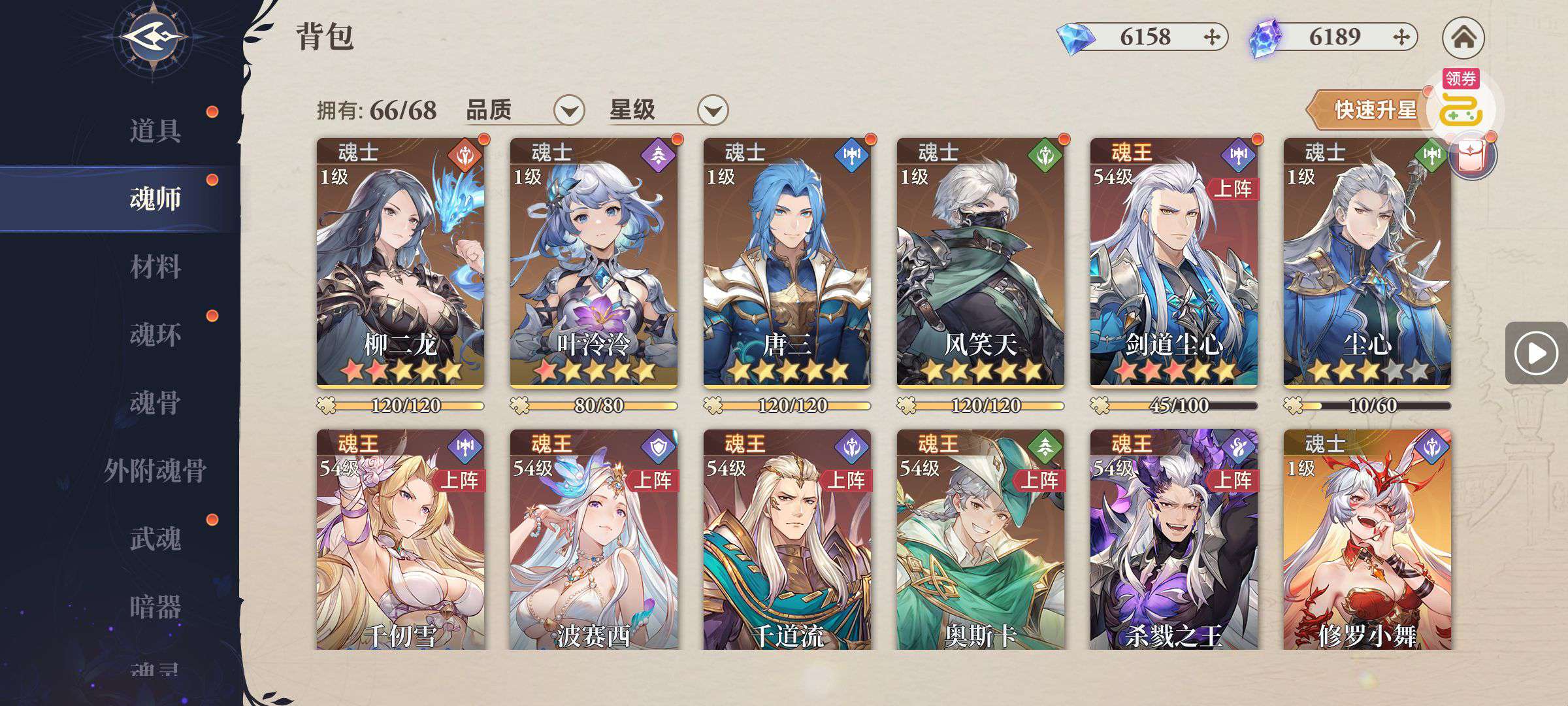Image resolution: width=1568 pixels, height=706 pixels.
Task: Open the 剑道尘心 character card
Action: 1173,261
